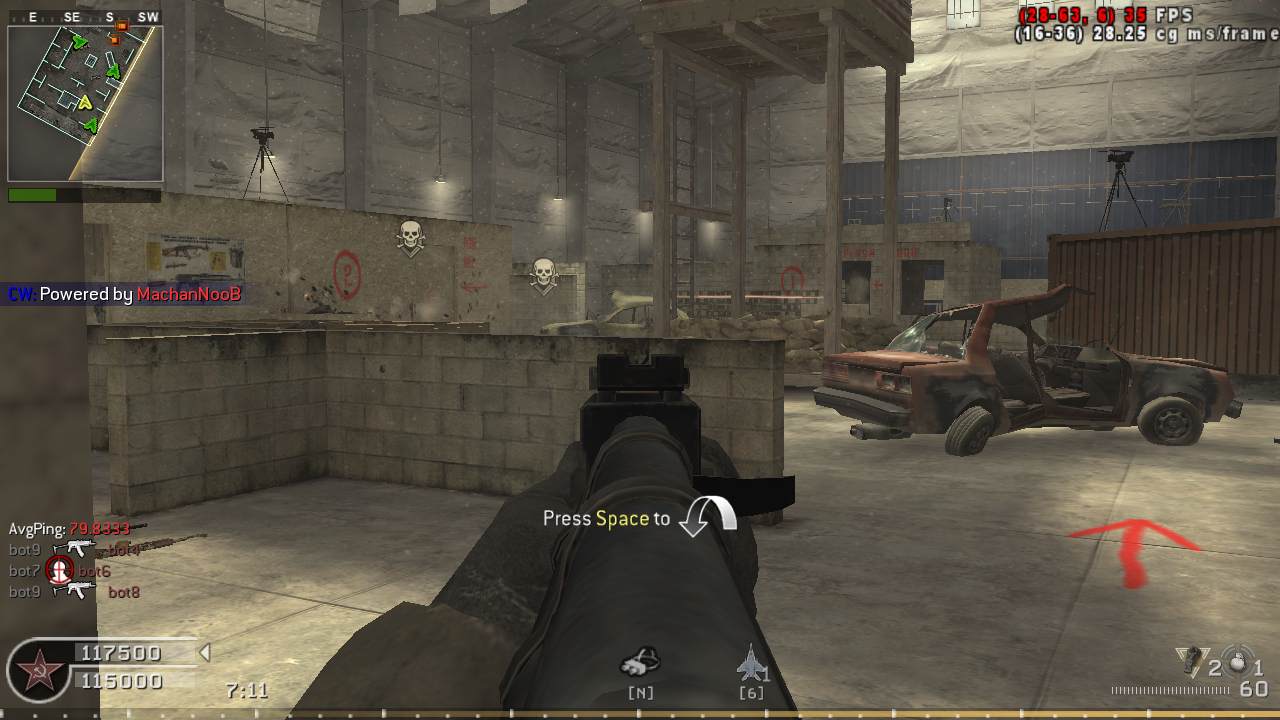Click the headshot icon in the kill feed
The height and width of the screenshot is (720, 1280).
point(59,571)
